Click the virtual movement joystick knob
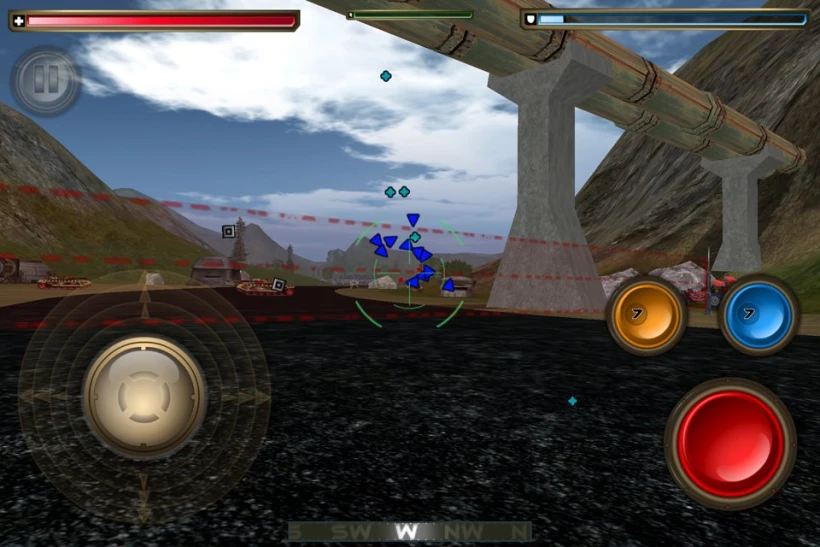 tap(144, 396)
